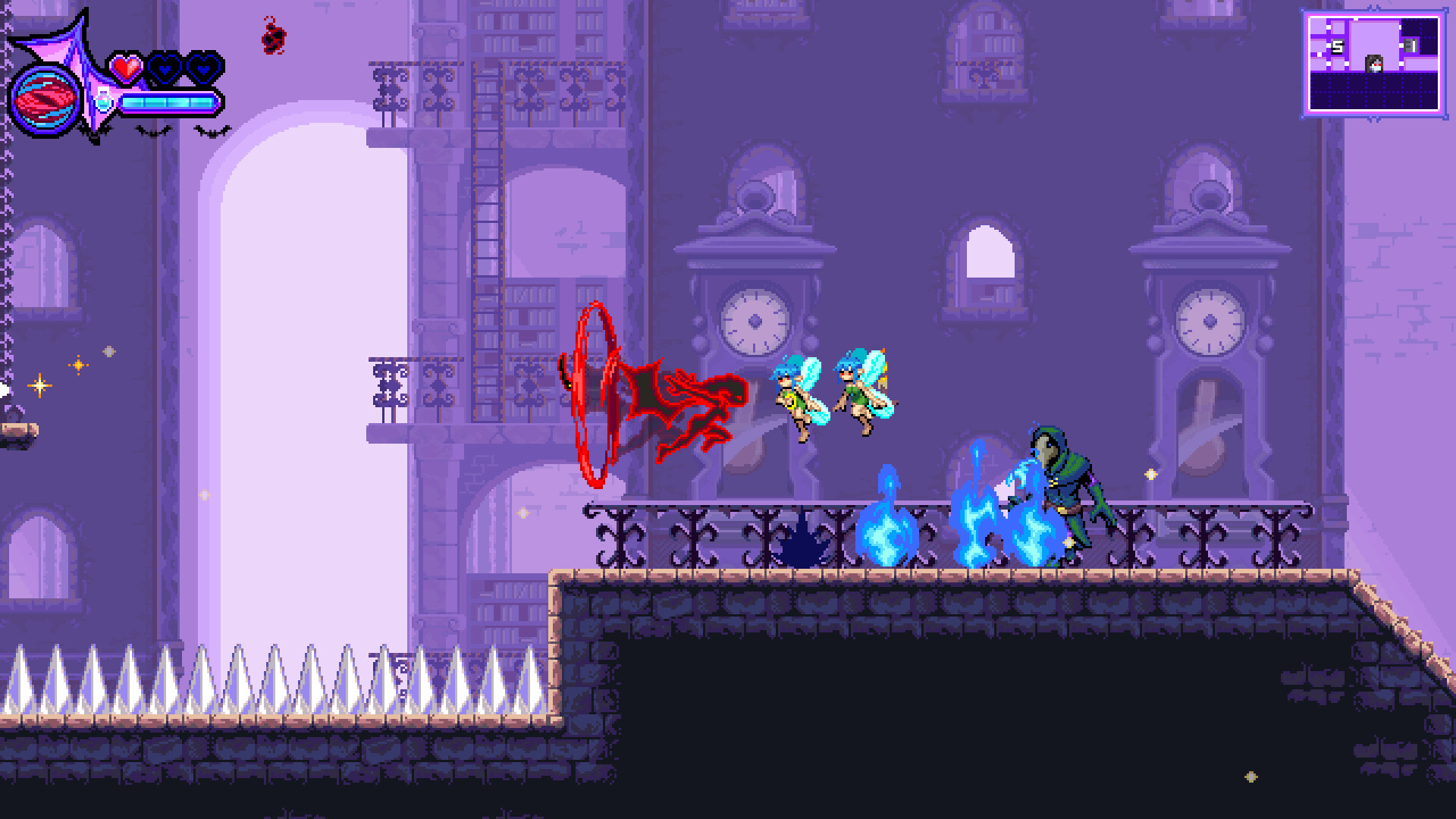Click the red portal ring the character dashes through
Viewport: 1456px width, 819px height.
(594, 392)
